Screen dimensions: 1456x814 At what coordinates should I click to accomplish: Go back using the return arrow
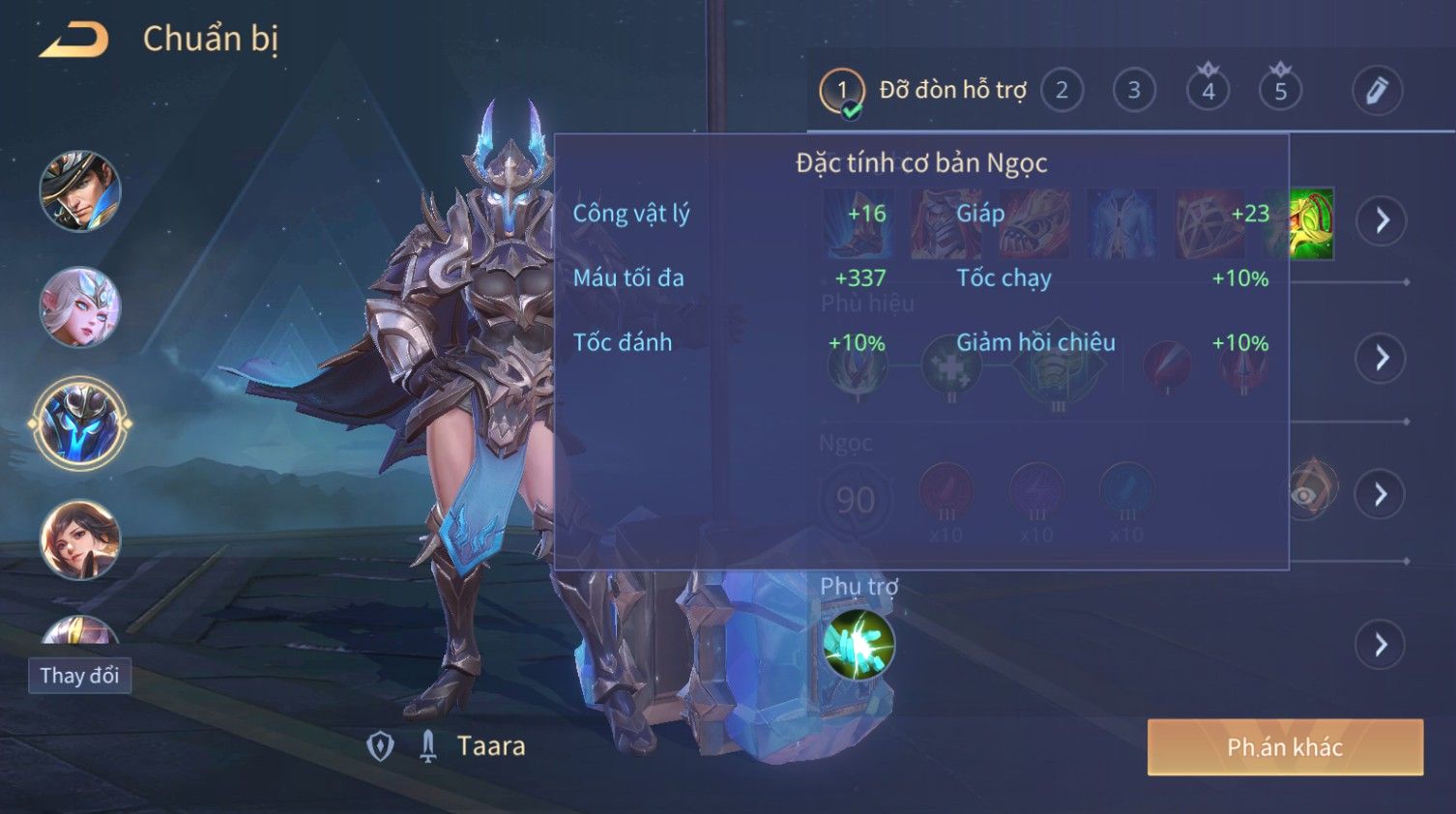pos(74,40)
